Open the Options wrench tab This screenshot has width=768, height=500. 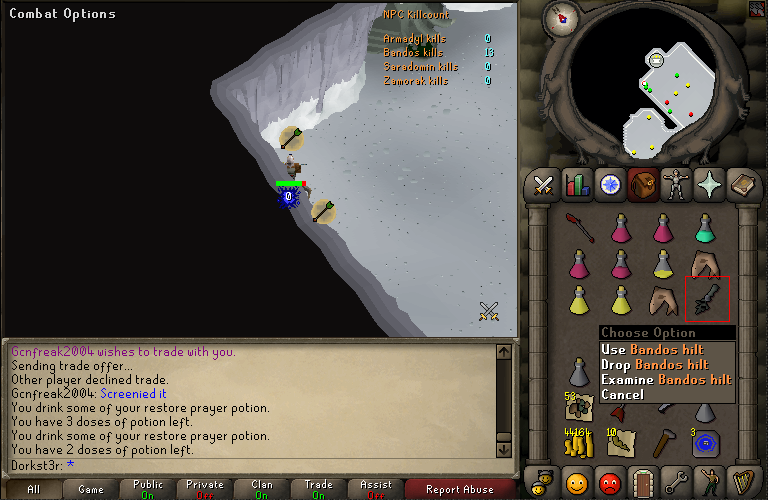(676, 482)
